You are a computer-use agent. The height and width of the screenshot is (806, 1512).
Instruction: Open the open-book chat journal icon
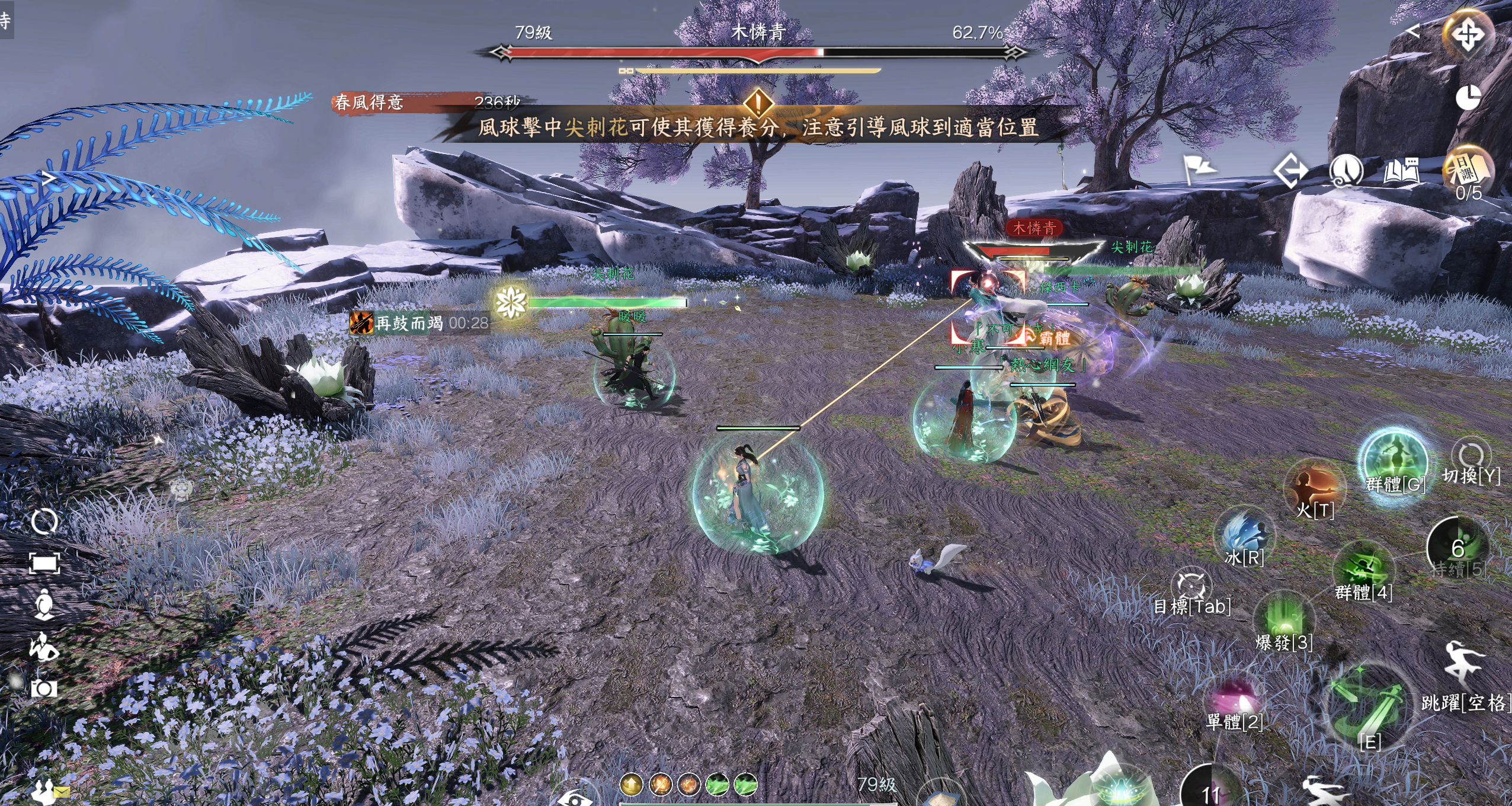tap(1401, 172)
